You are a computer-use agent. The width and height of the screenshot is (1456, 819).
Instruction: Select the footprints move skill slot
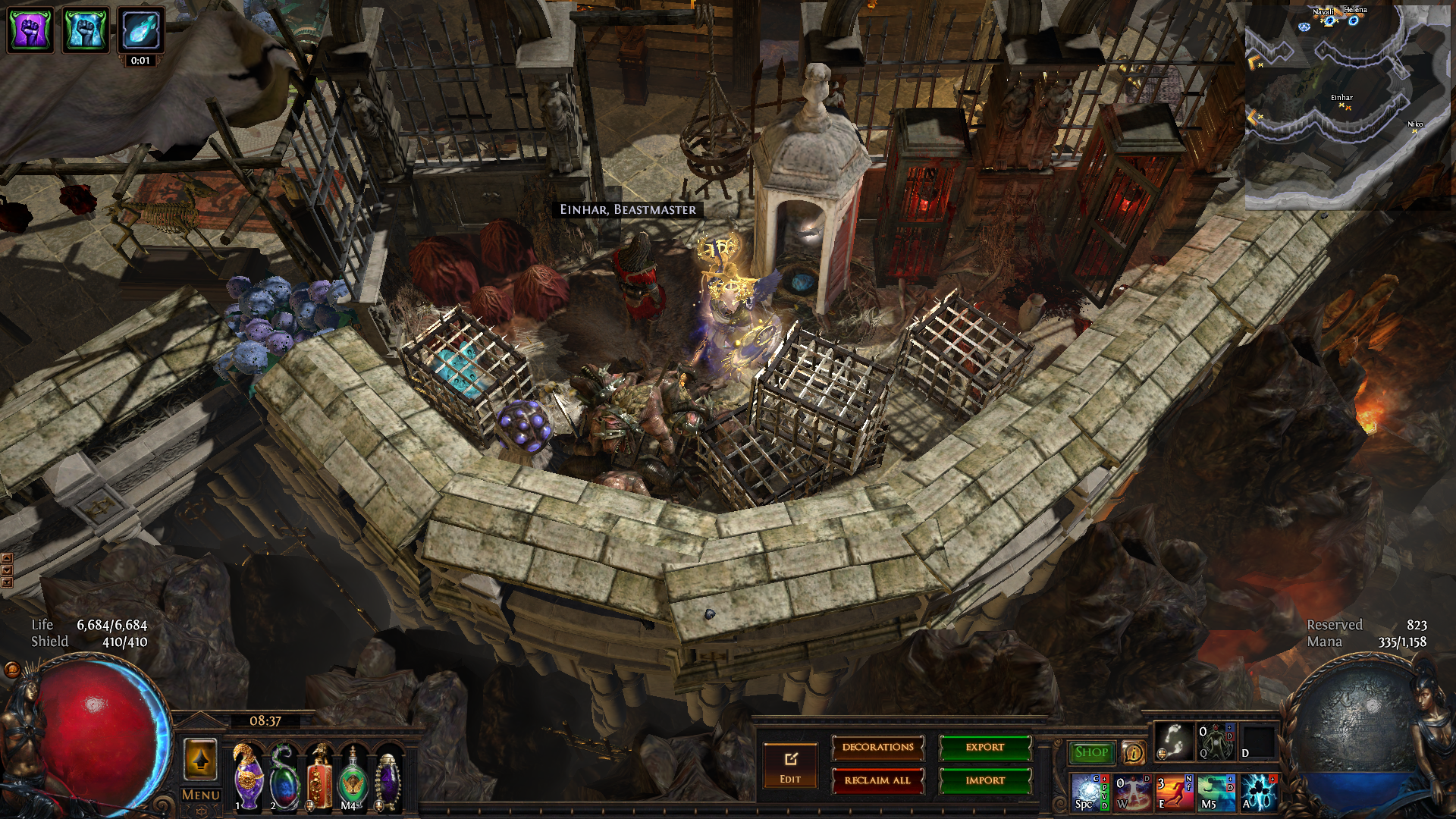click(1173, 741)
